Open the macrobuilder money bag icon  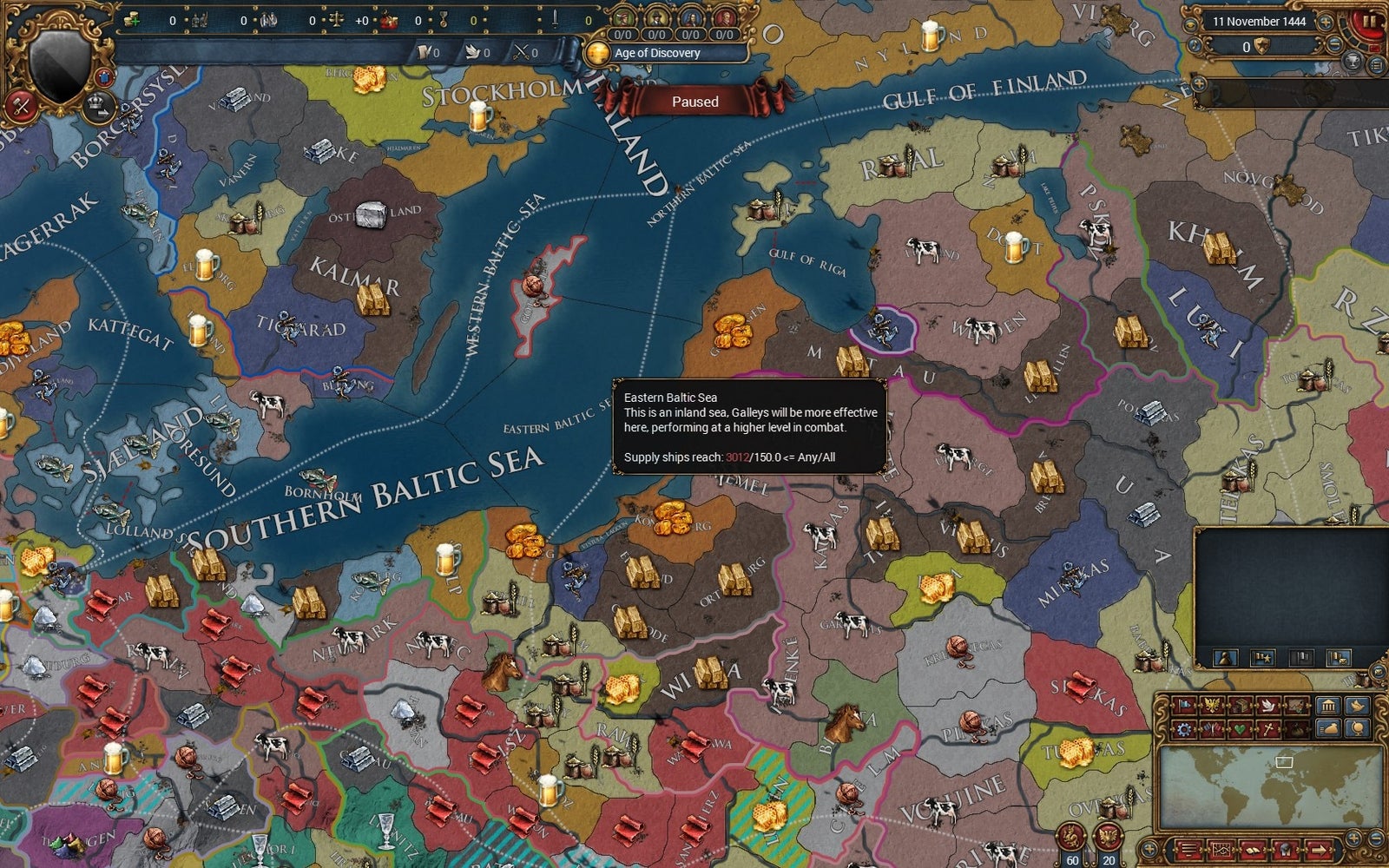(x=1327, y=729)
